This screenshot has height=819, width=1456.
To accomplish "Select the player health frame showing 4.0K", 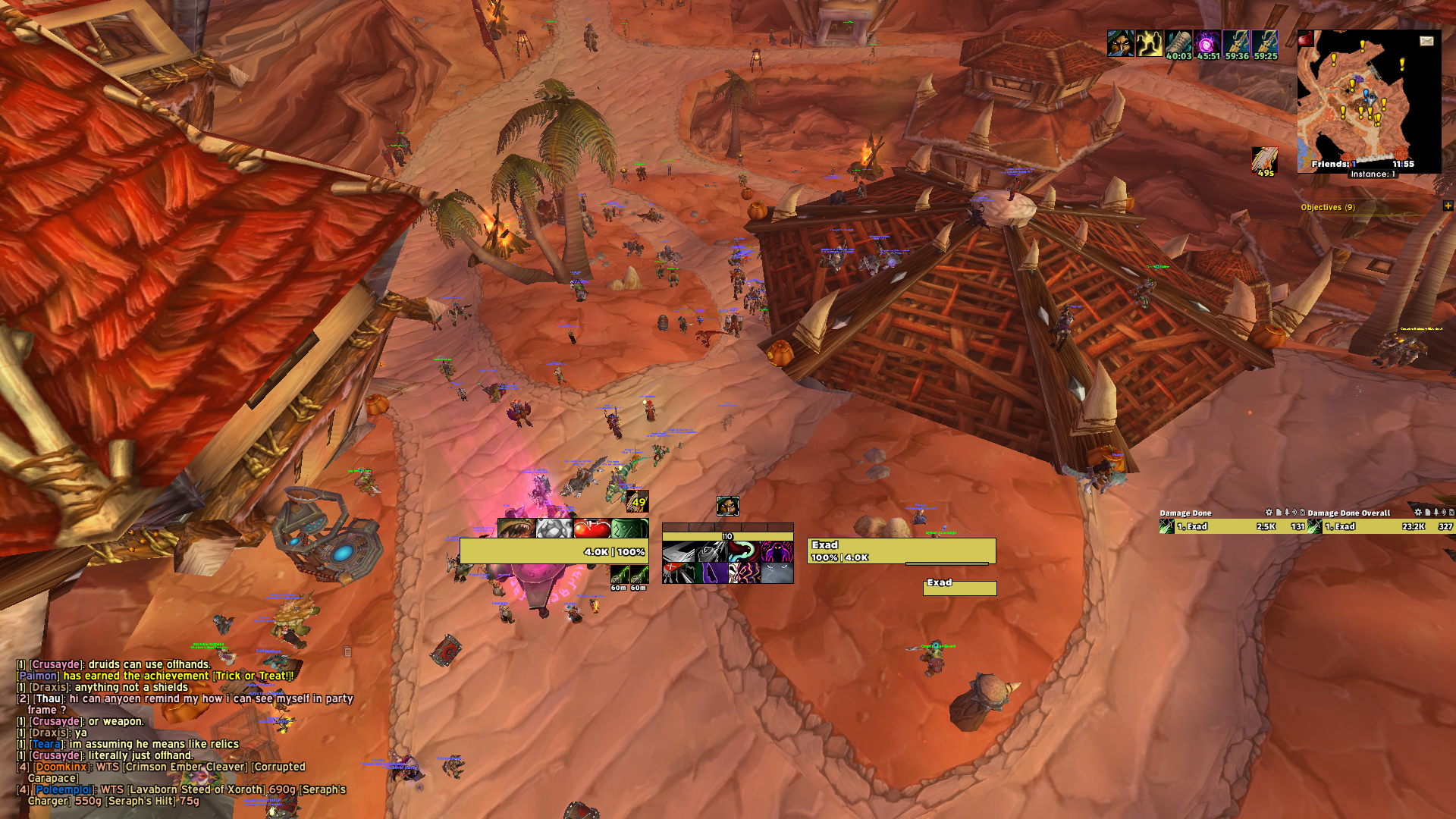I will click(554, 551).
